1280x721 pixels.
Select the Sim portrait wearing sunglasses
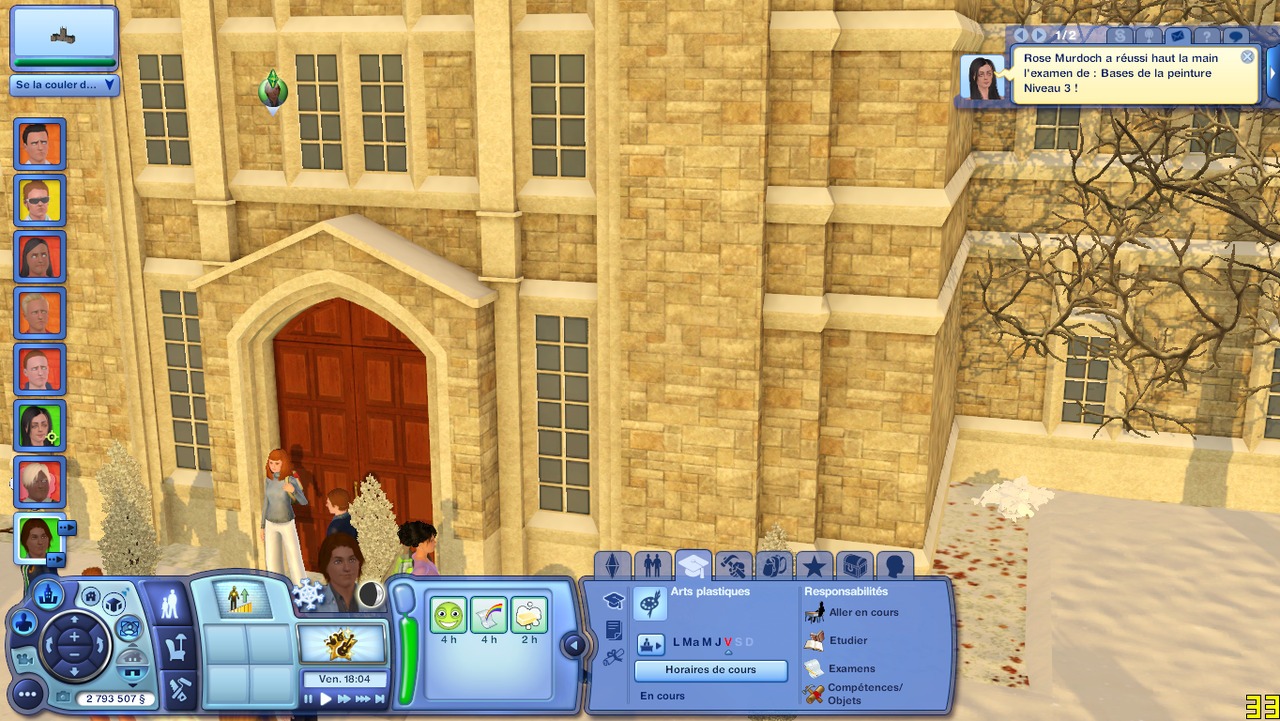(x=40, y=201)
